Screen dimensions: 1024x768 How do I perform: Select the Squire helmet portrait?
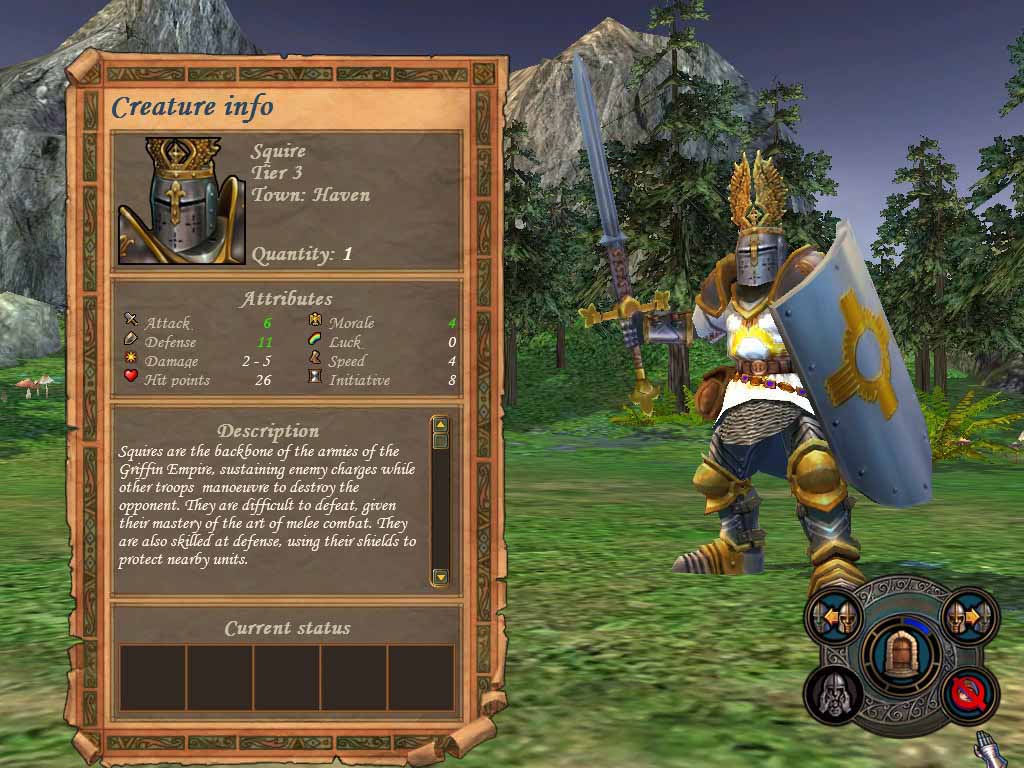pos(182,200)
